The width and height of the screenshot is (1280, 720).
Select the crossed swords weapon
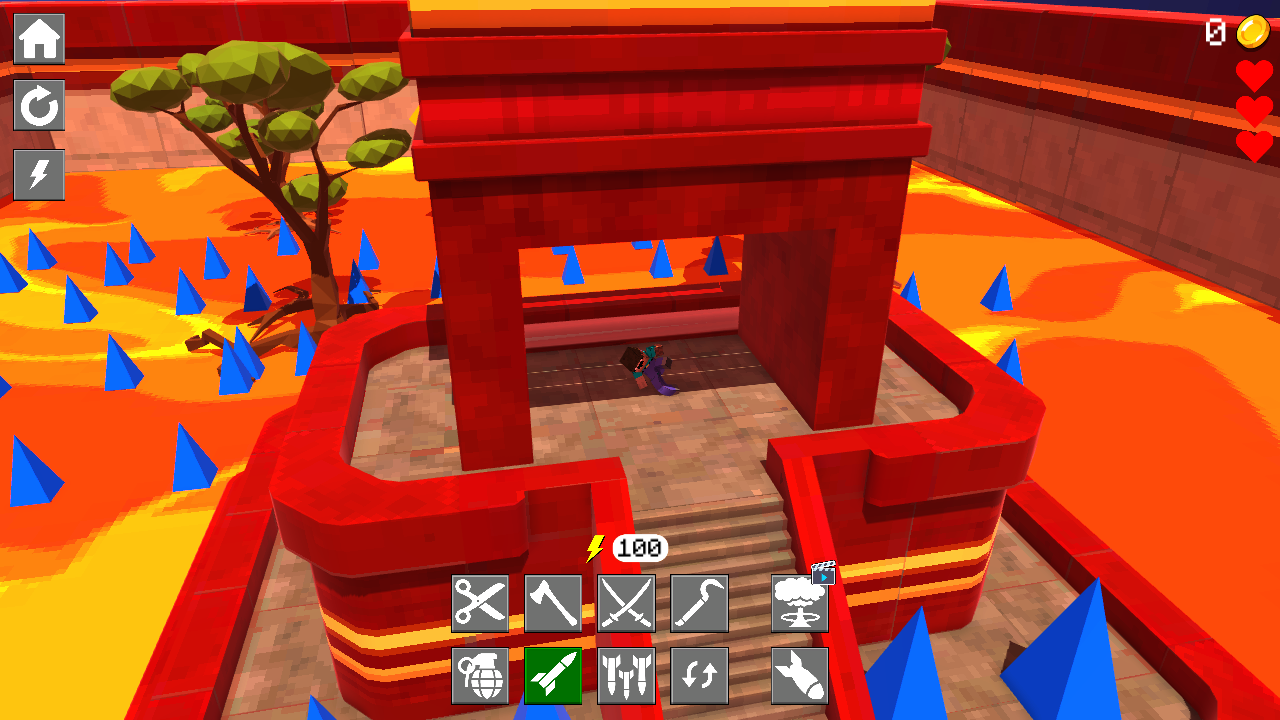tap(626, 602)
